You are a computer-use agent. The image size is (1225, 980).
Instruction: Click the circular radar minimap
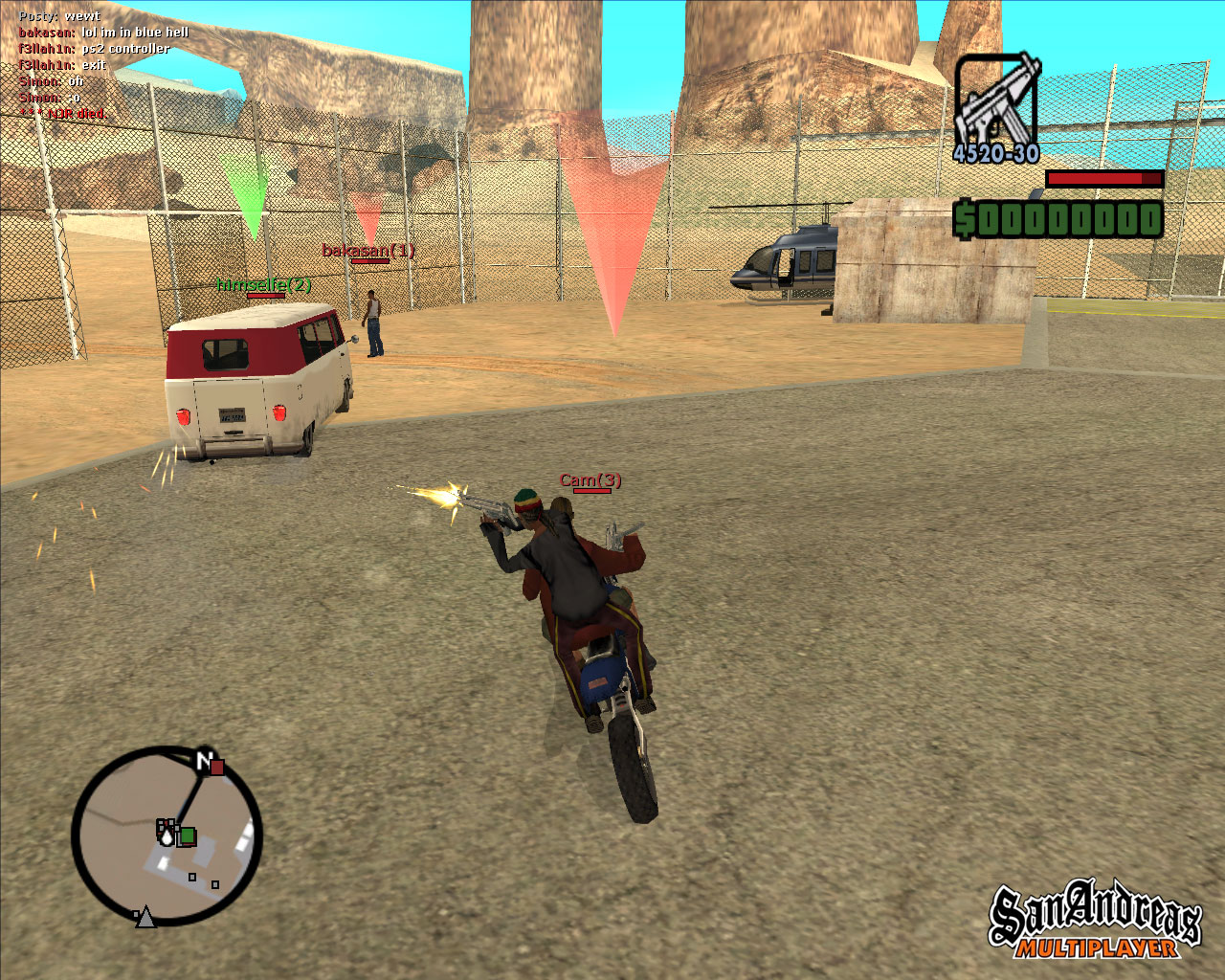tap(167, 837)
